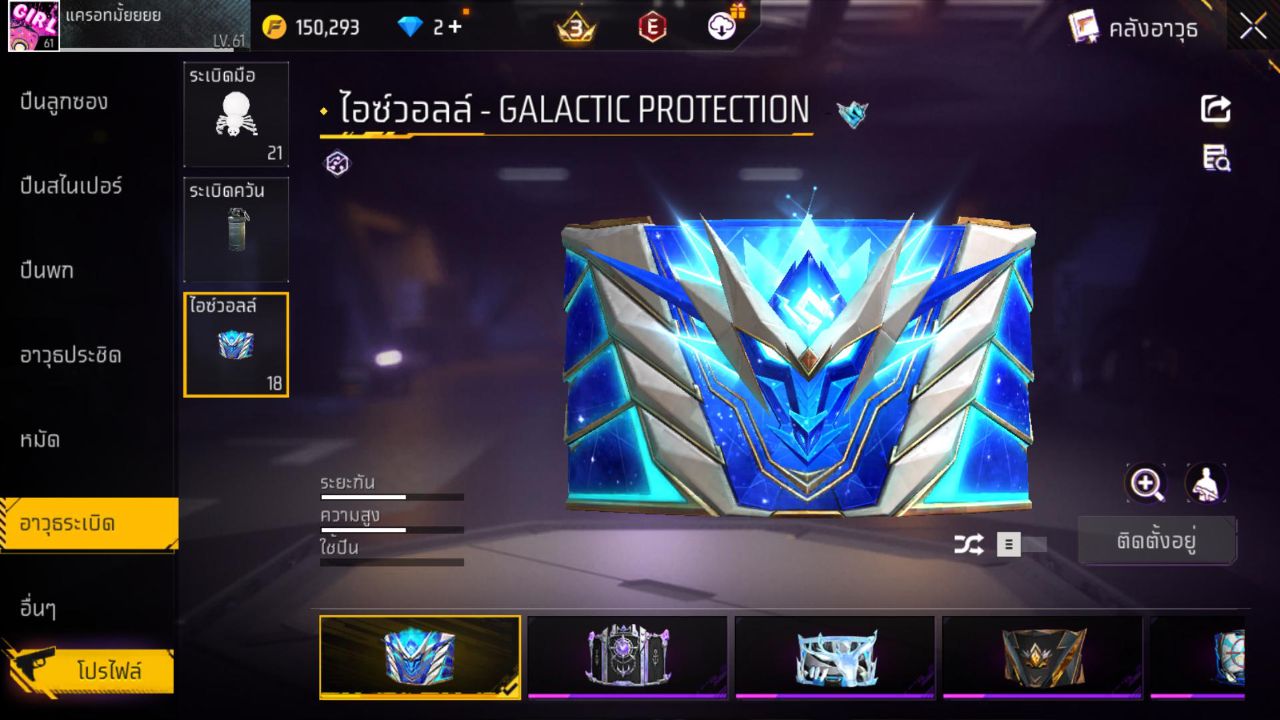Click the โปรไฟล์ profile button

click(108, 671)
